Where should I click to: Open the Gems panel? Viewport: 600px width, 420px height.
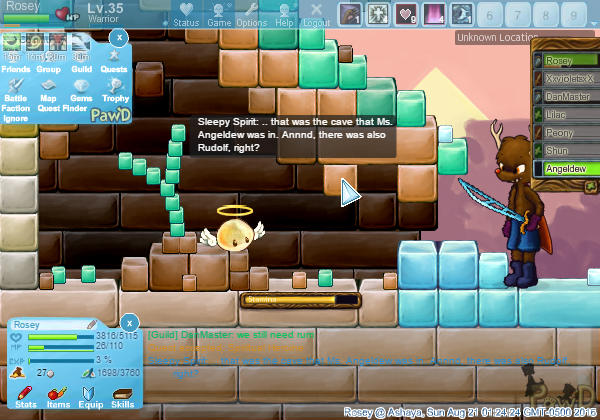point(82,90)
